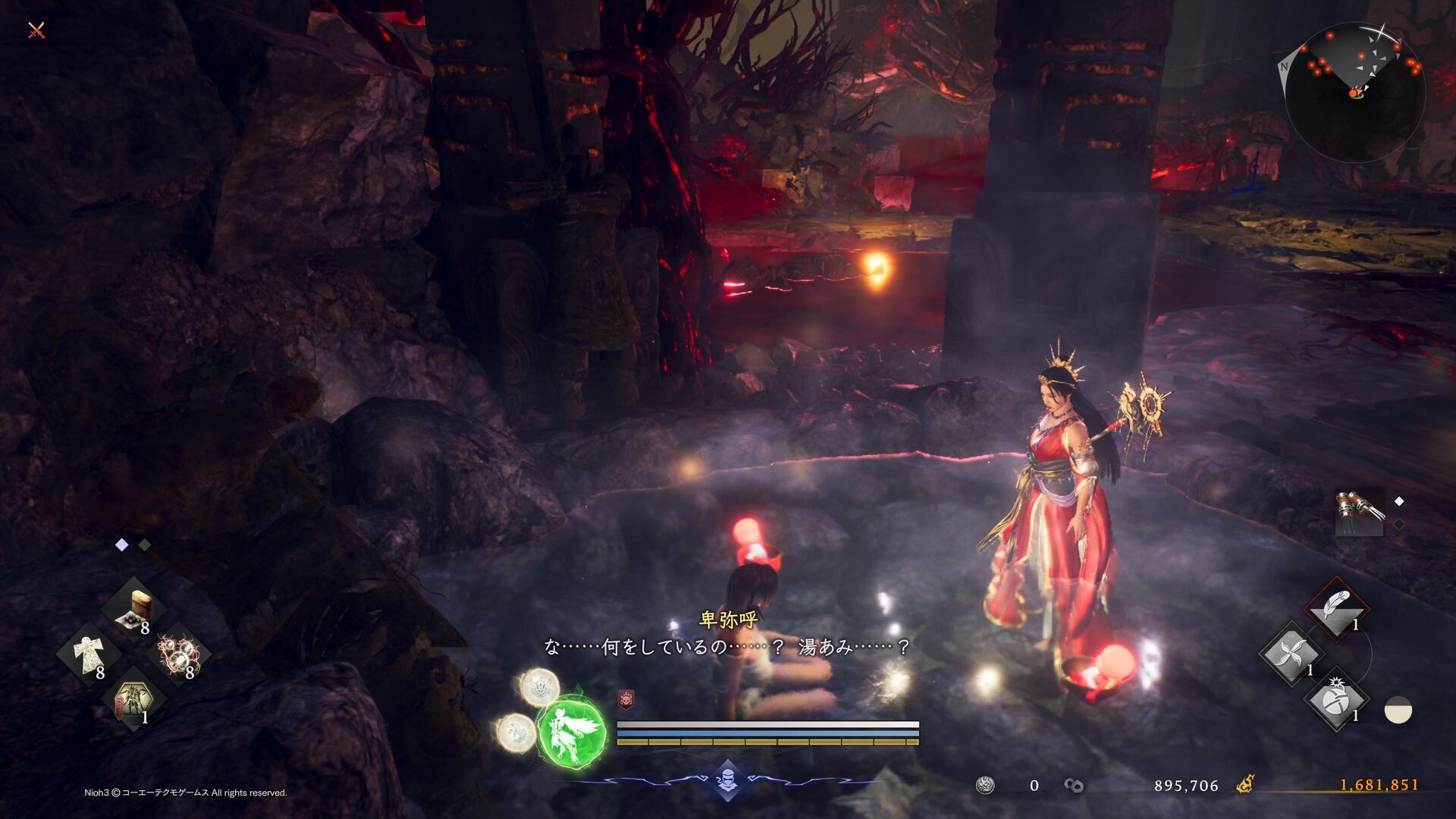Click the half-filled cream circle gauge
The image size is (1456, 819).
click(1398, 711)
